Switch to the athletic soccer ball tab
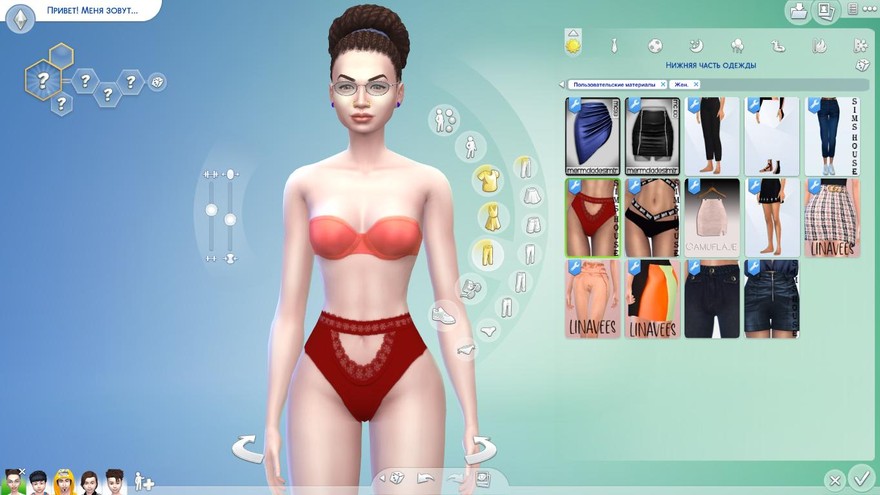 click(655, 46)
